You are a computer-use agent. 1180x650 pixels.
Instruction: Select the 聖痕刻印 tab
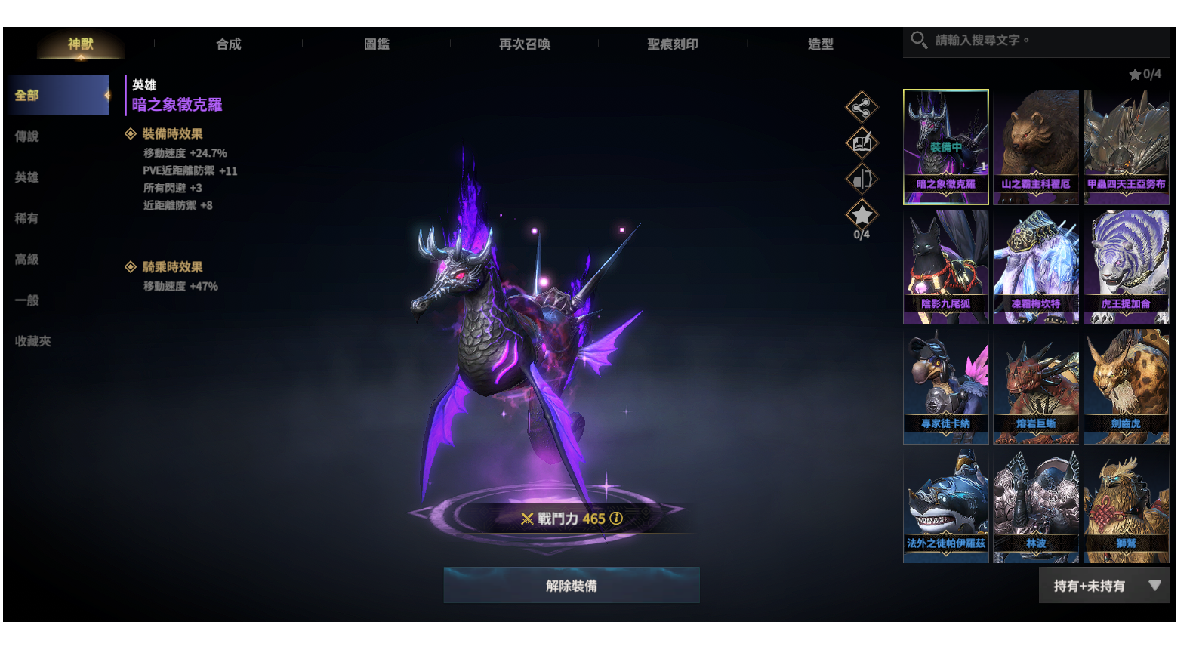pyautogui.click(x=673, y=44)
